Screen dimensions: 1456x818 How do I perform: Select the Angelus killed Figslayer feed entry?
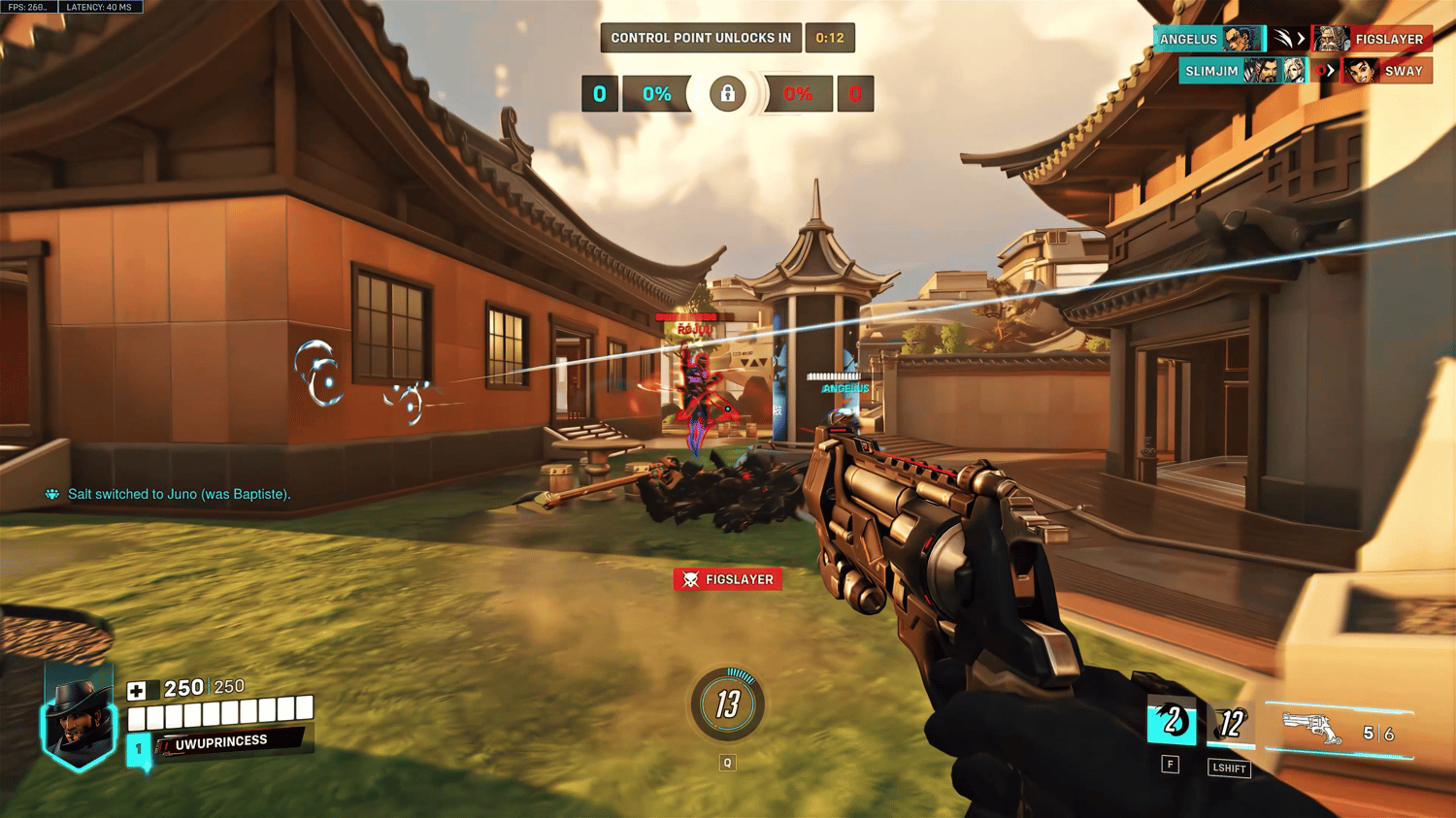[1292, 39]
